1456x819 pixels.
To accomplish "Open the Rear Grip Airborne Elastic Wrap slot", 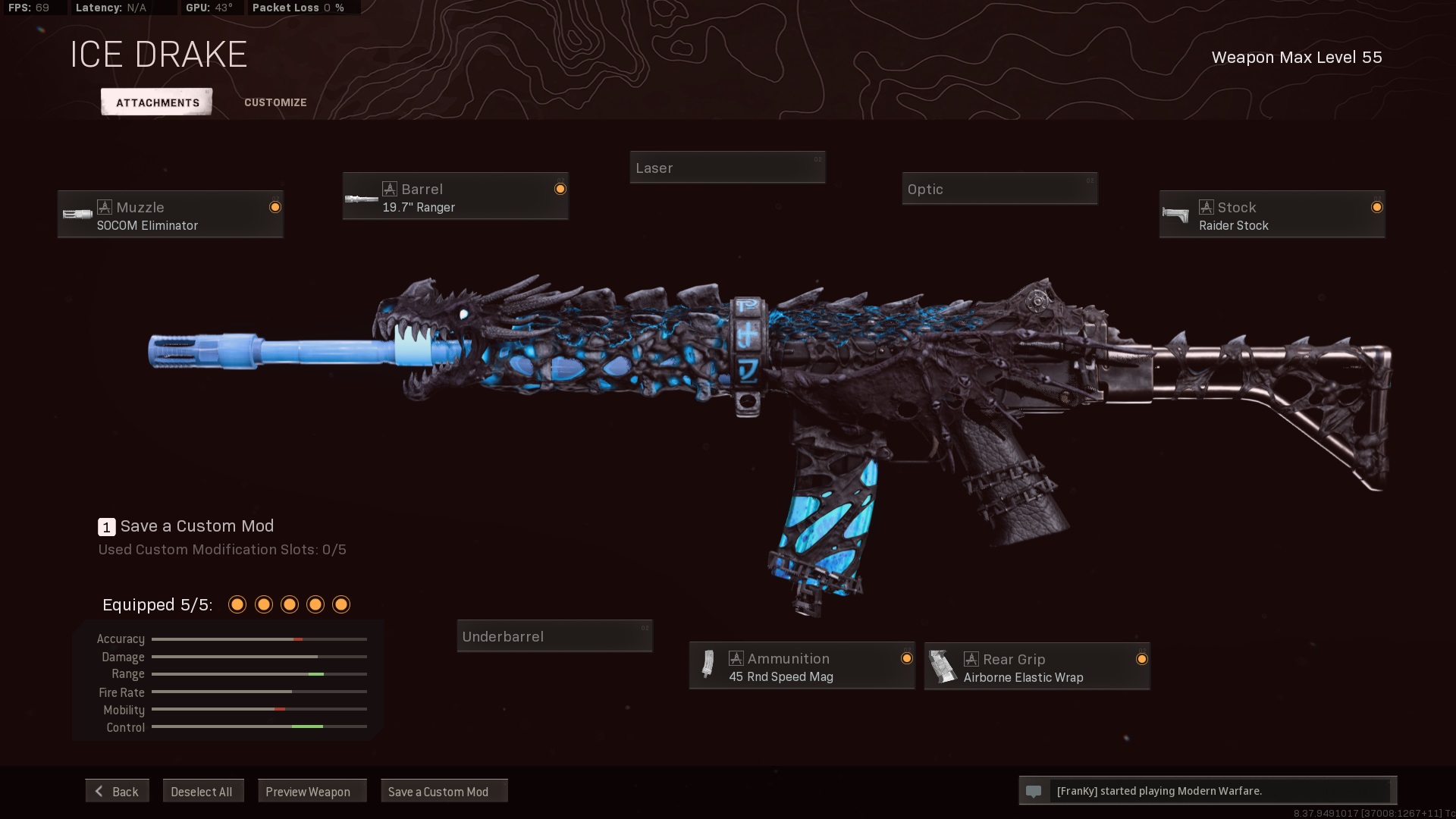I will tap(1037, 667).
